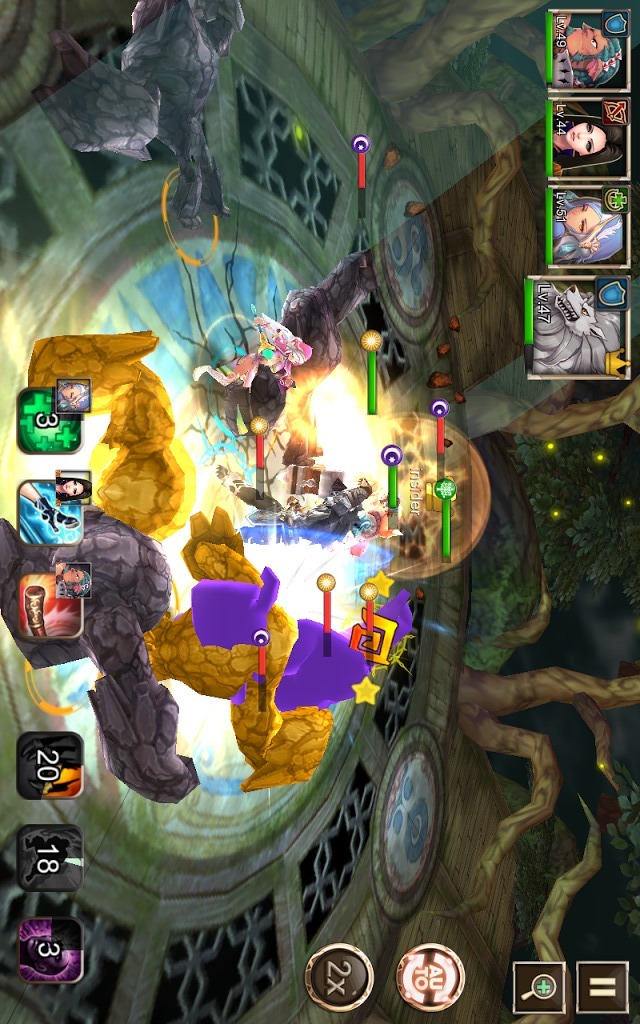640x1024 pixels.
Task: Activate the red club smash skill
Action: (49, 603)
